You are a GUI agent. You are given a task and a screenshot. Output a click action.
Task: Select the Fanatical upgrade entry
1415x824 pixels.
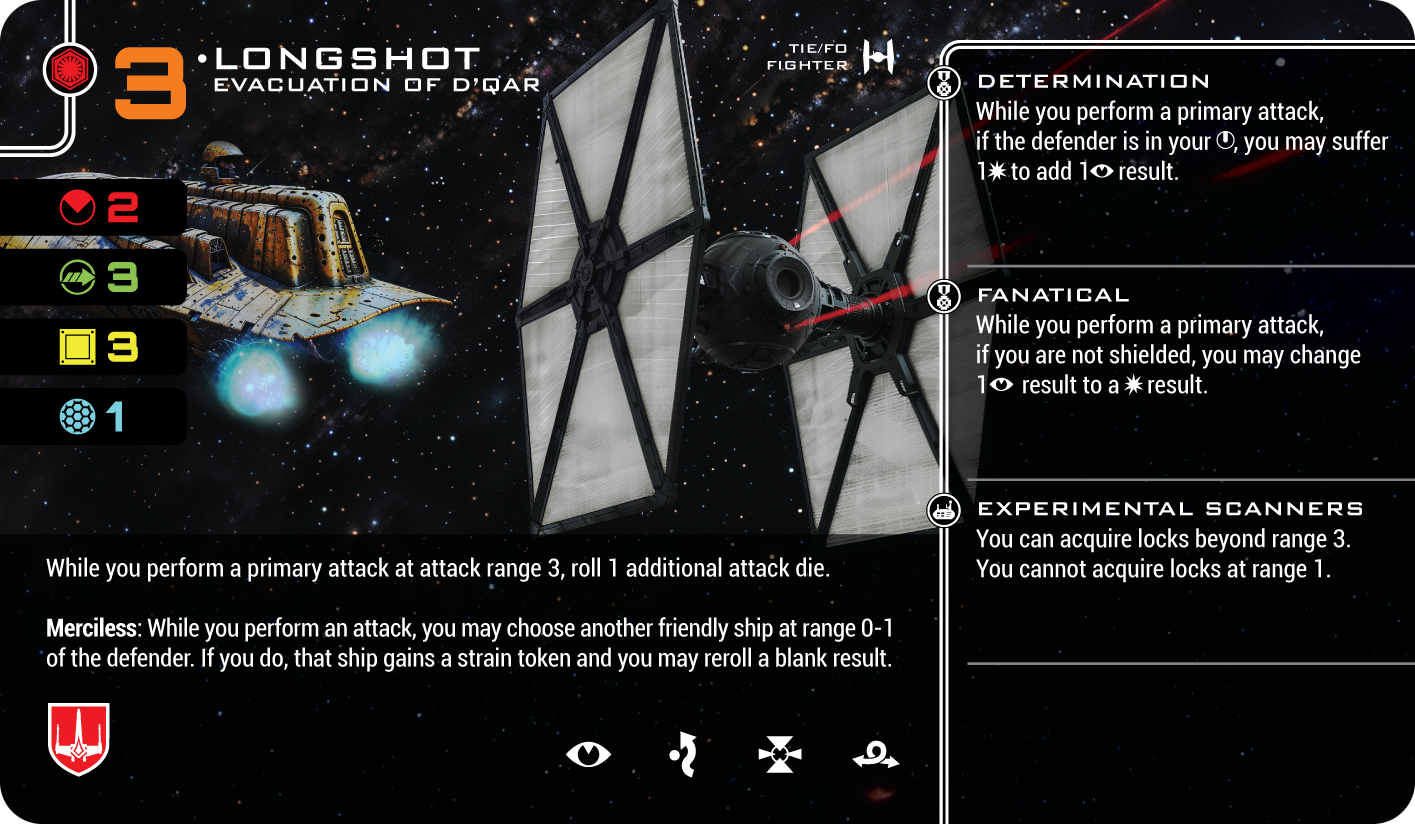pyautogui.click(x=1053, y=296)
